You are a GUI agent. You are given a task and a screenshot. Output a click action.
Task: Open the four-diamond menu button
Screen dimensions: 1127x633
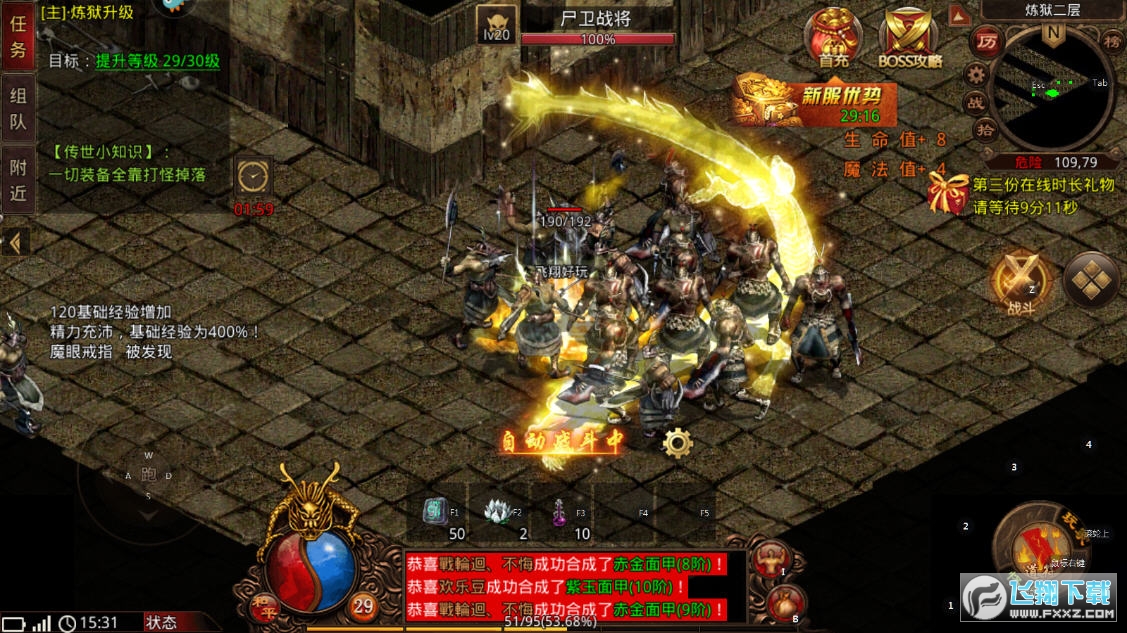(x=1092, y=279)
